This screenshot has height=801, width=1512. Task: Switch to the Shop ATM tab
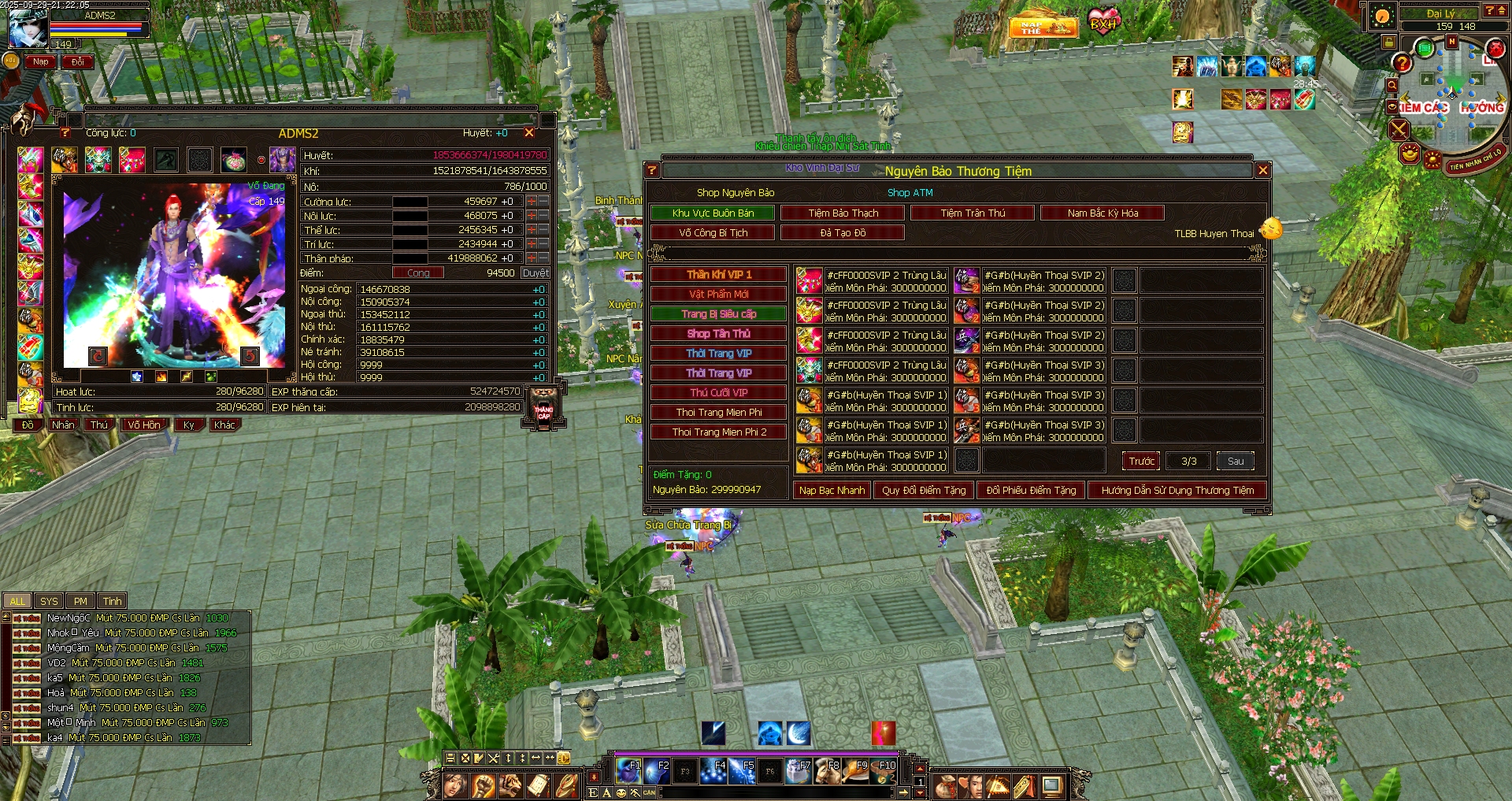[x=910, y=192]
